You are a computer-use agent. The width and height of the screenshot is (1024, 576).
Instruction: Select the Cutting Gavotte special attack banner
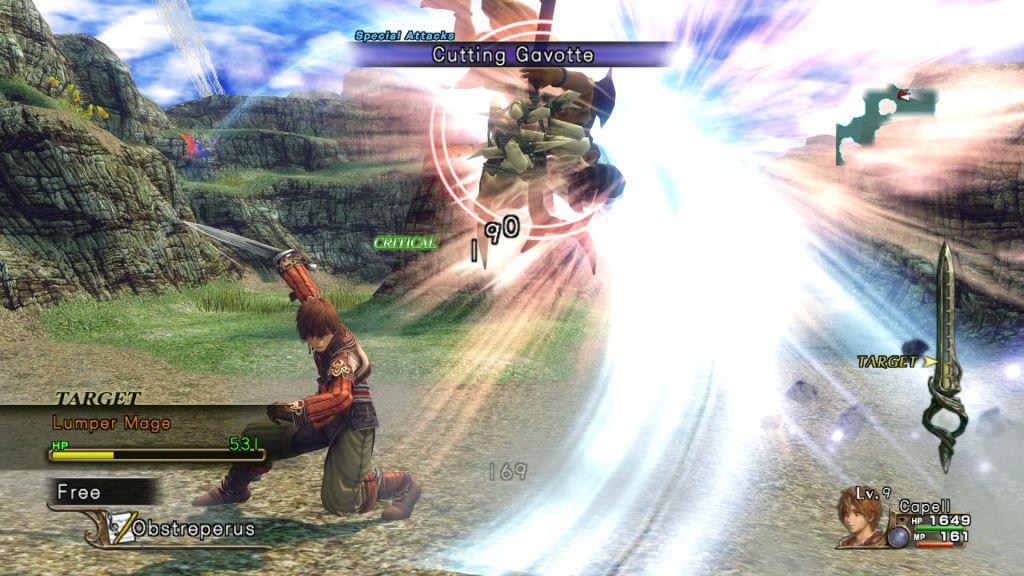pyautogui.click(x=512, y=55)
